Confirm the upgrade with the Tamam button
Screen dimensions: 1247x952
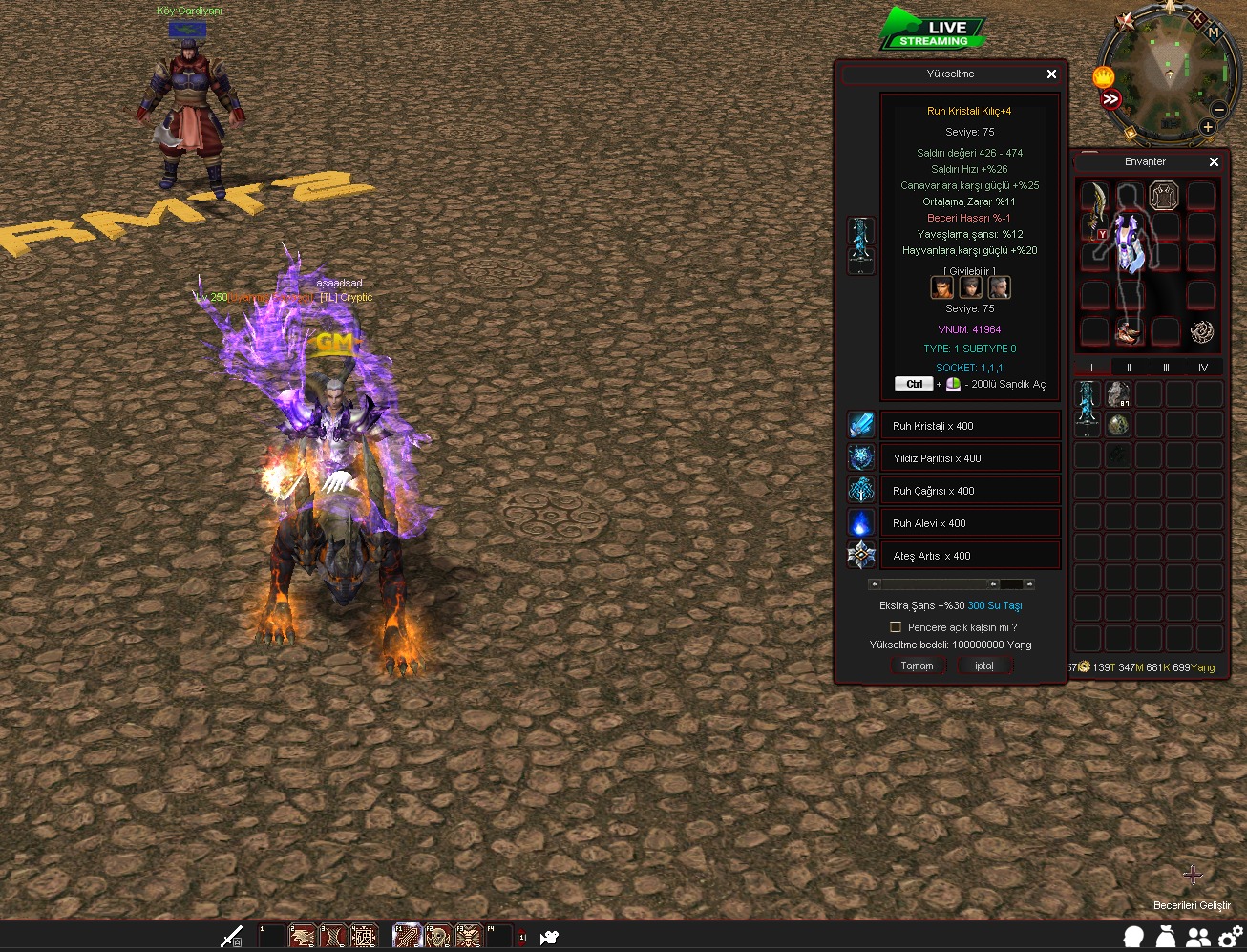pyautogui.click(x=917, y=666)
